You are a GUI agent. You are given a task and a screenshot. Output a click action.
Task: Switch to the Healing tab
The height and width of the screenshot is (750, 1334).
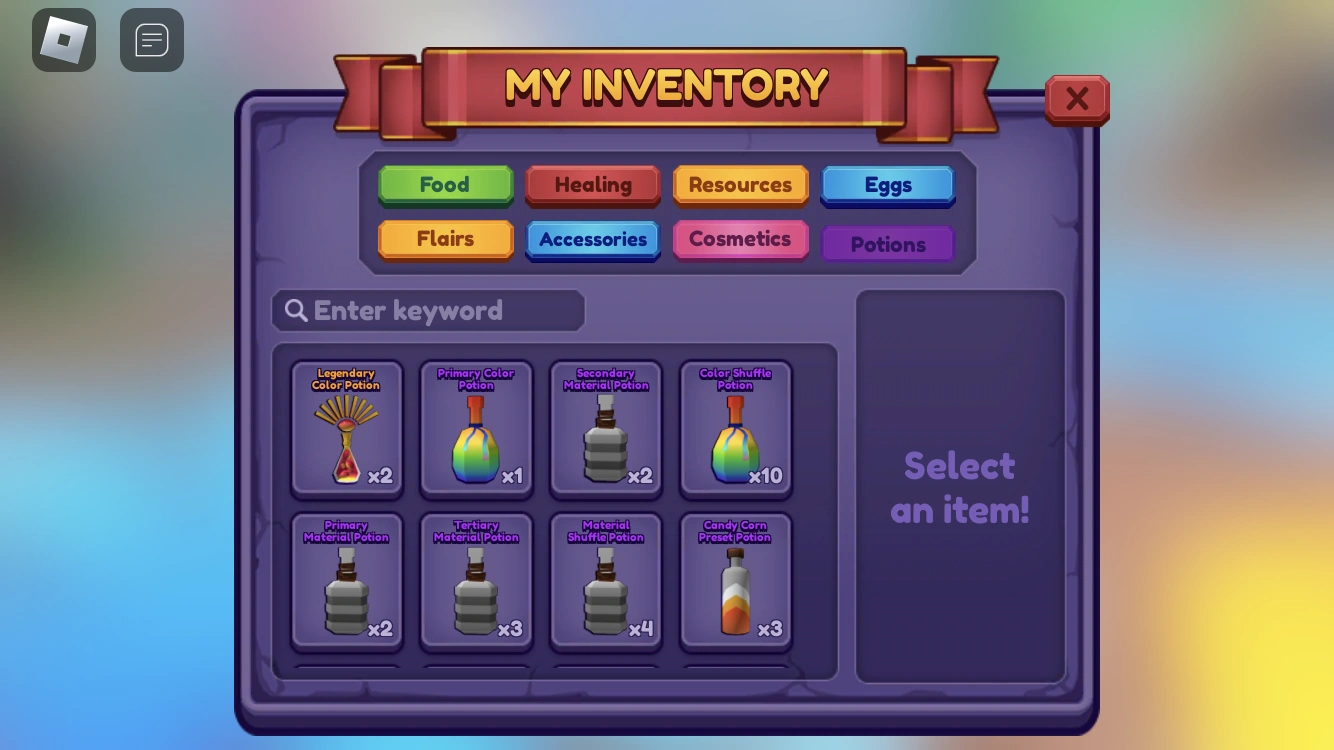[593, 184]
